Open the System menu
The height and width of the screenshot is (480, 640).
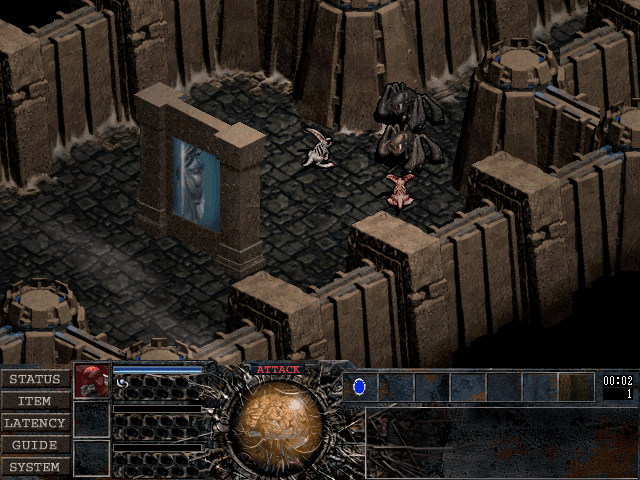[35, 467]
